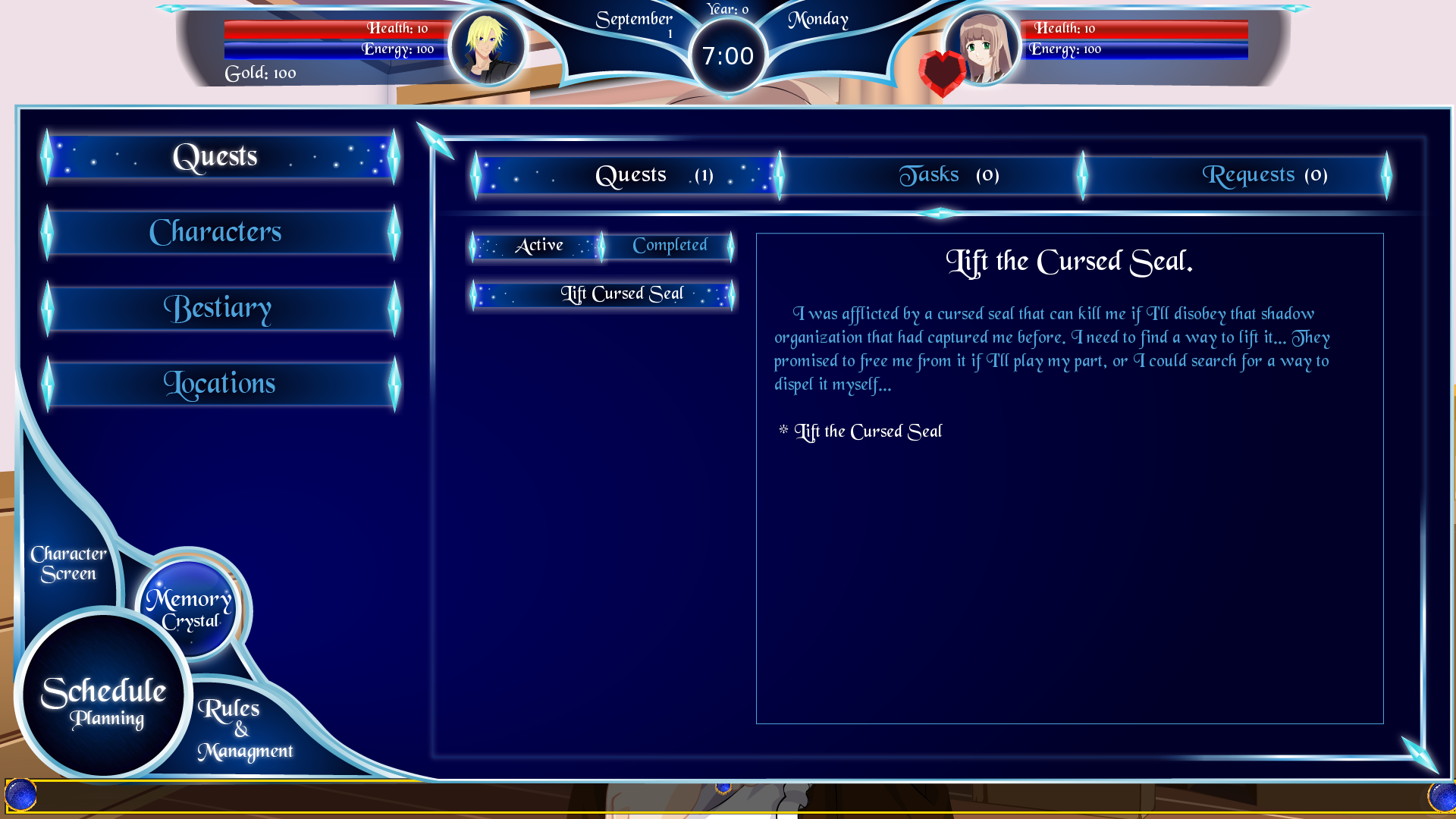Switch to the Active quests filter
Viewport: 1456px width, 819px height.
pyautogui.click(x=540, y=245)
